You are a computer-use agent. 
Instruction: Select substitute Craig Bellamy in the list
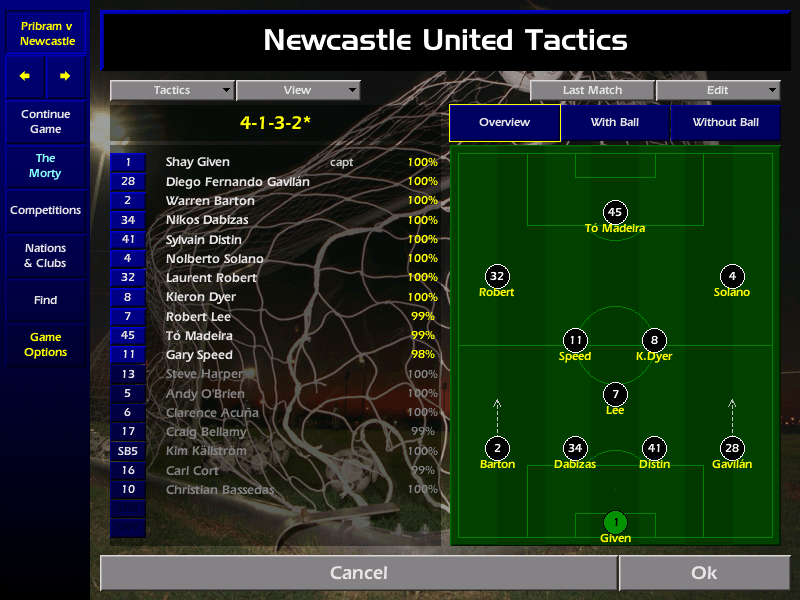[x=206, y=432]
